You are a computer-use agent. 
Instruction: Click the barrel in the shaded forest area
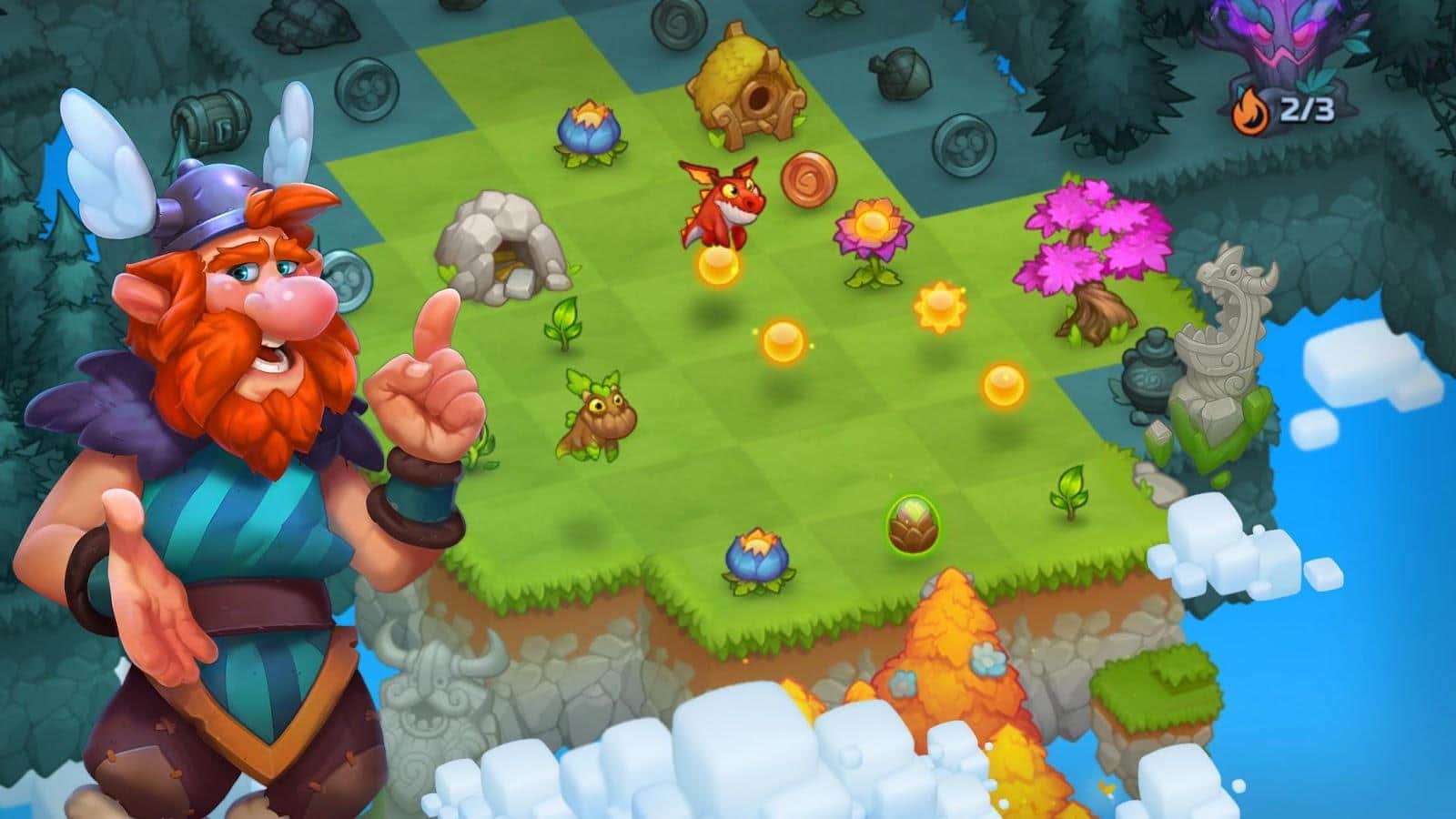point(211,121)
